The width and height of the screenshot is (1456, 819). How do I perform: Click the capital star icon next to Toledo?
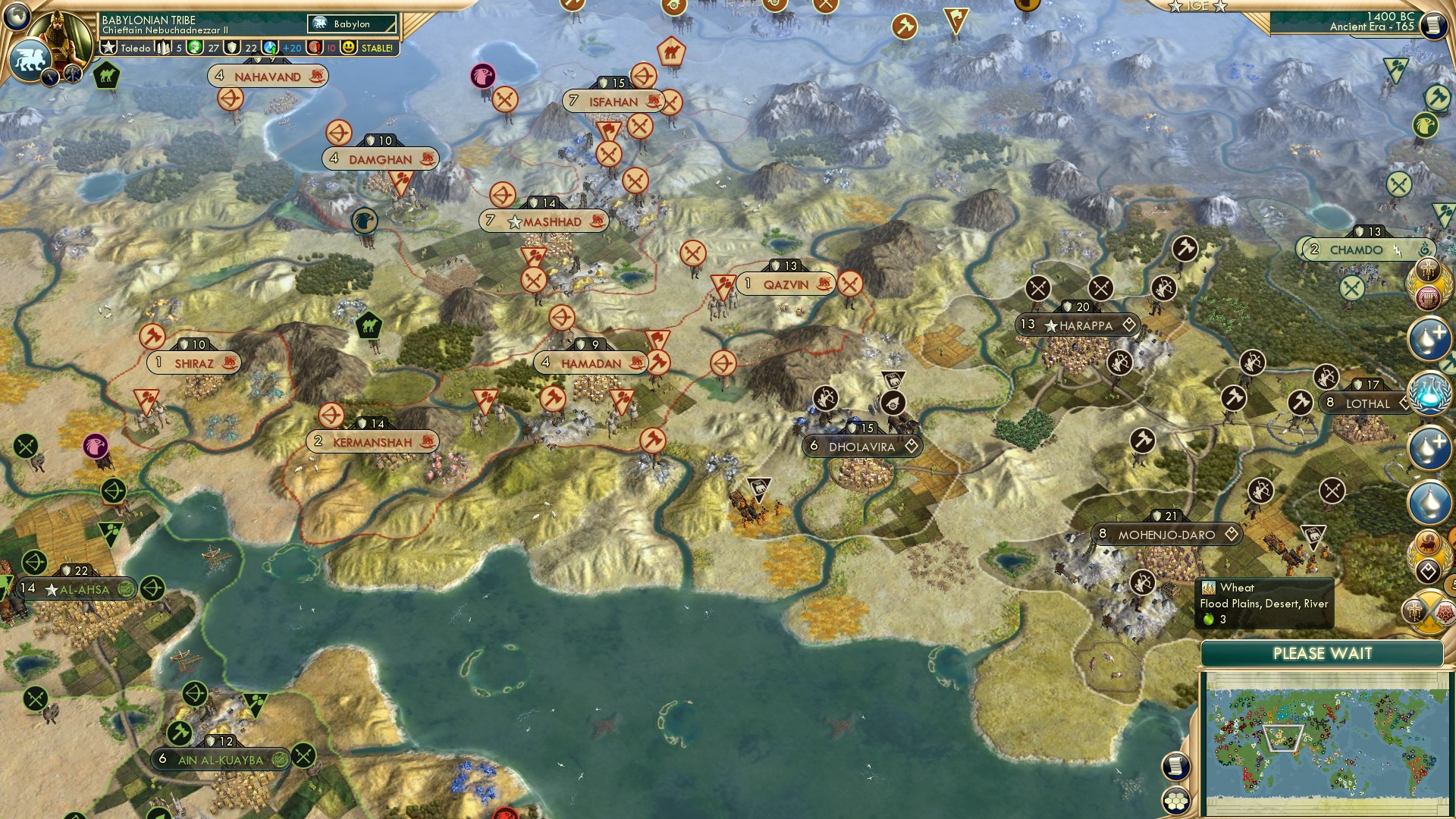click(x=108, y=47)
